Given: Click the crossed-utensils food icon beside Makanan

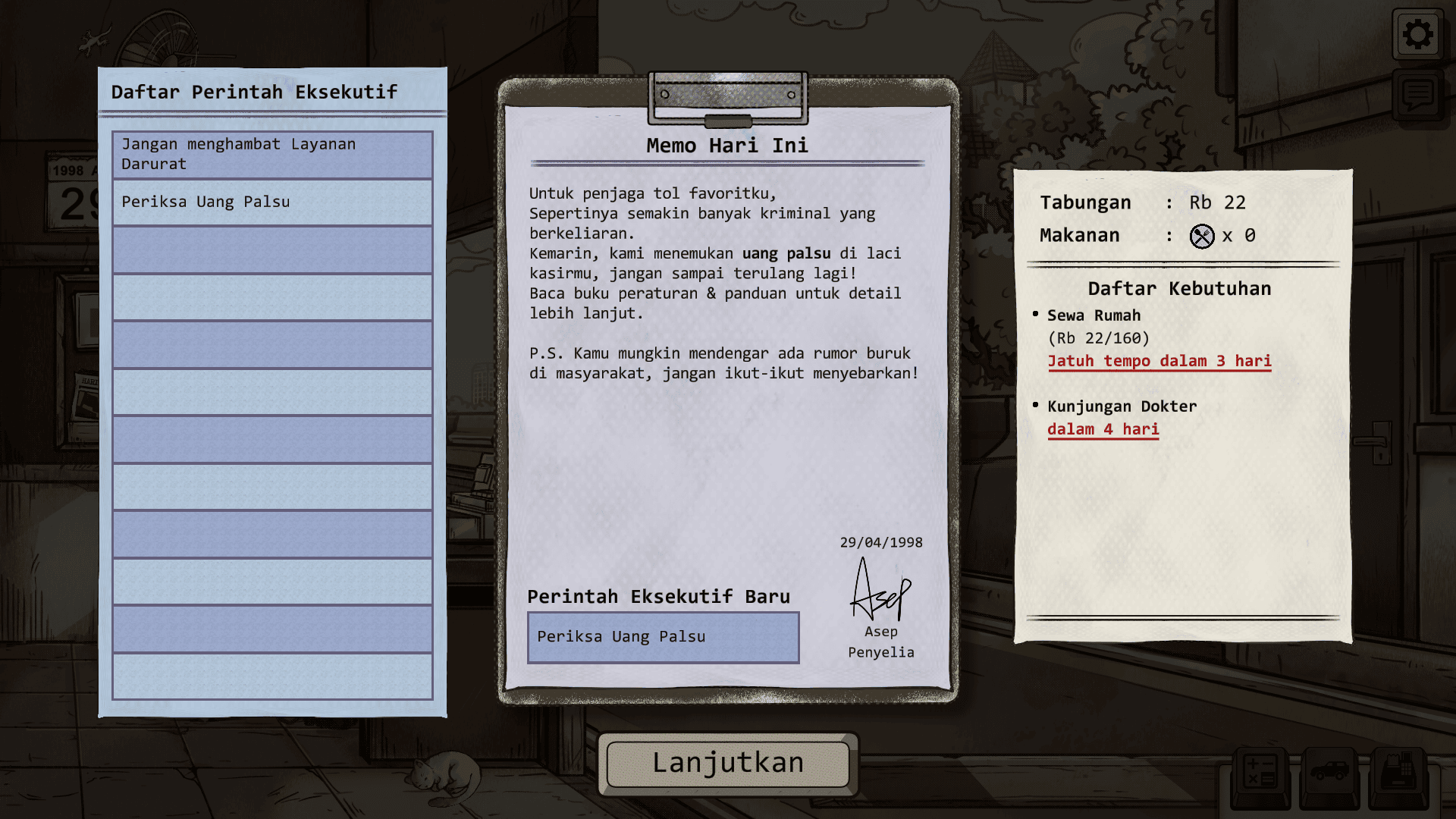Looking at the screenshot, I should 1202,236.
